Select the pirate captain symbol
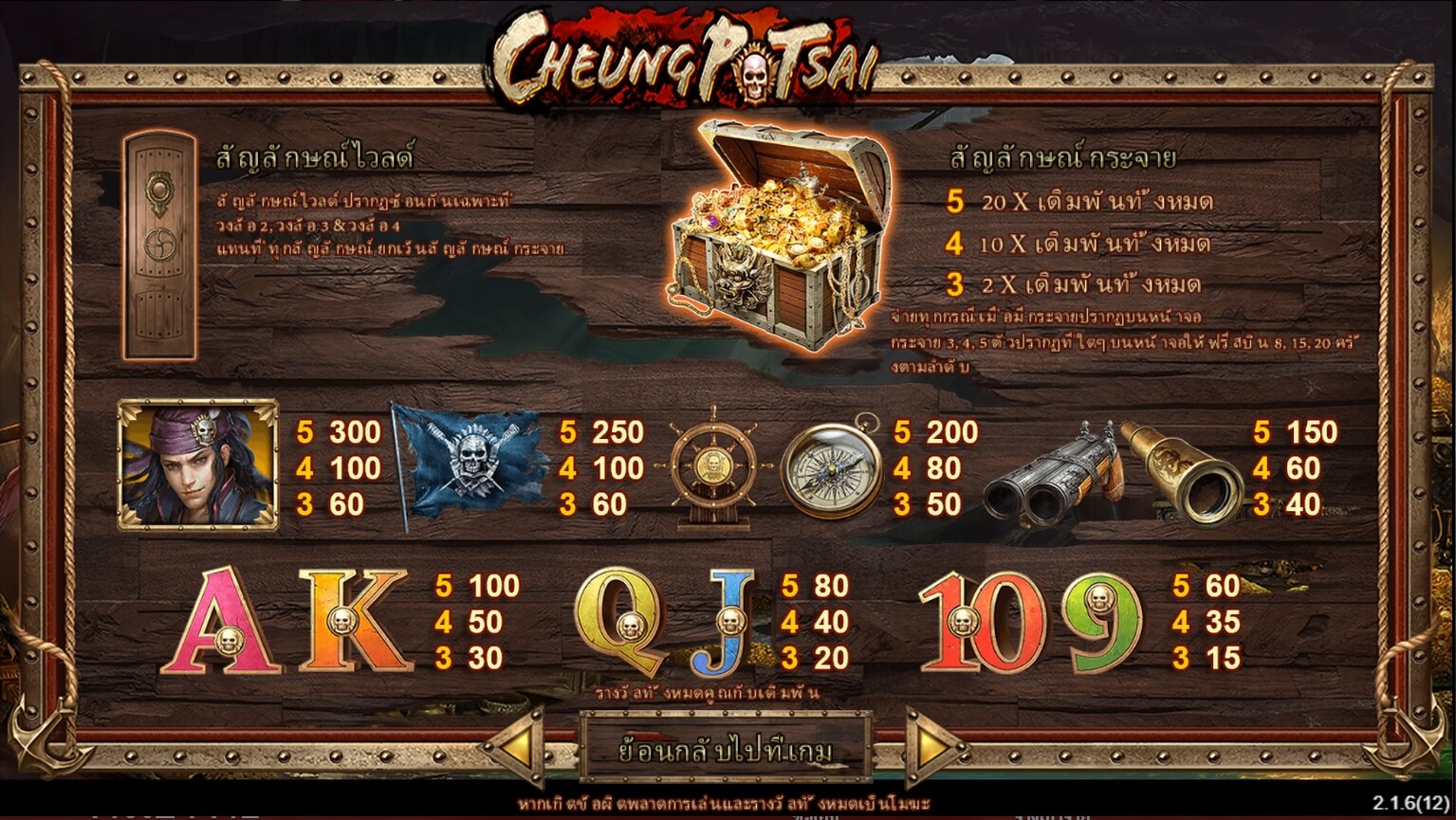The width and height of the screenshot is (1456, 820). coord(197,462)
